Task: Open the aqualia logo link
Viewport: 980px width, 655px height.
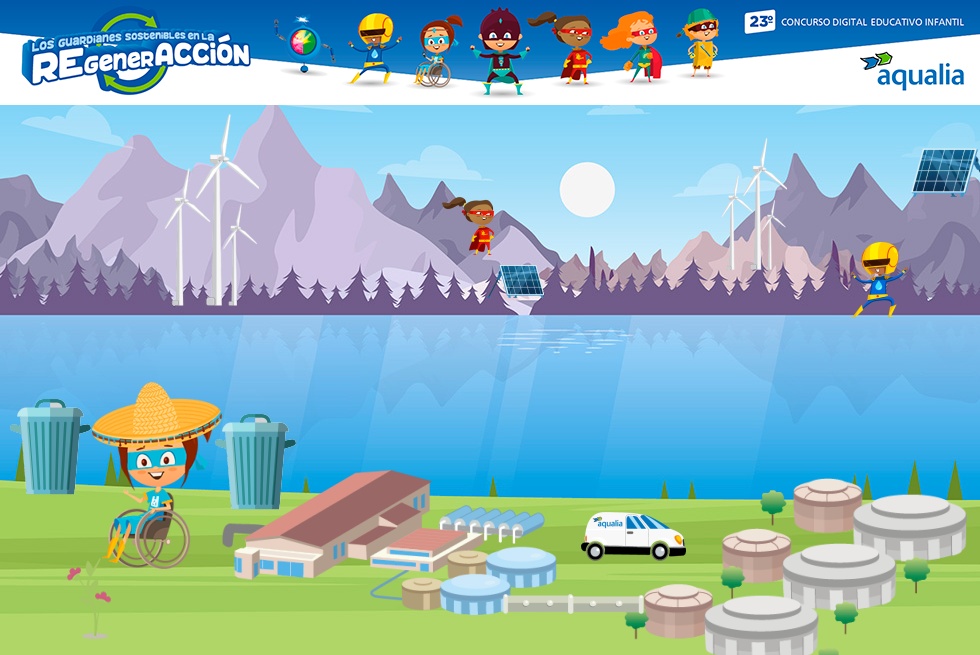Action: [x=911, y=70]
